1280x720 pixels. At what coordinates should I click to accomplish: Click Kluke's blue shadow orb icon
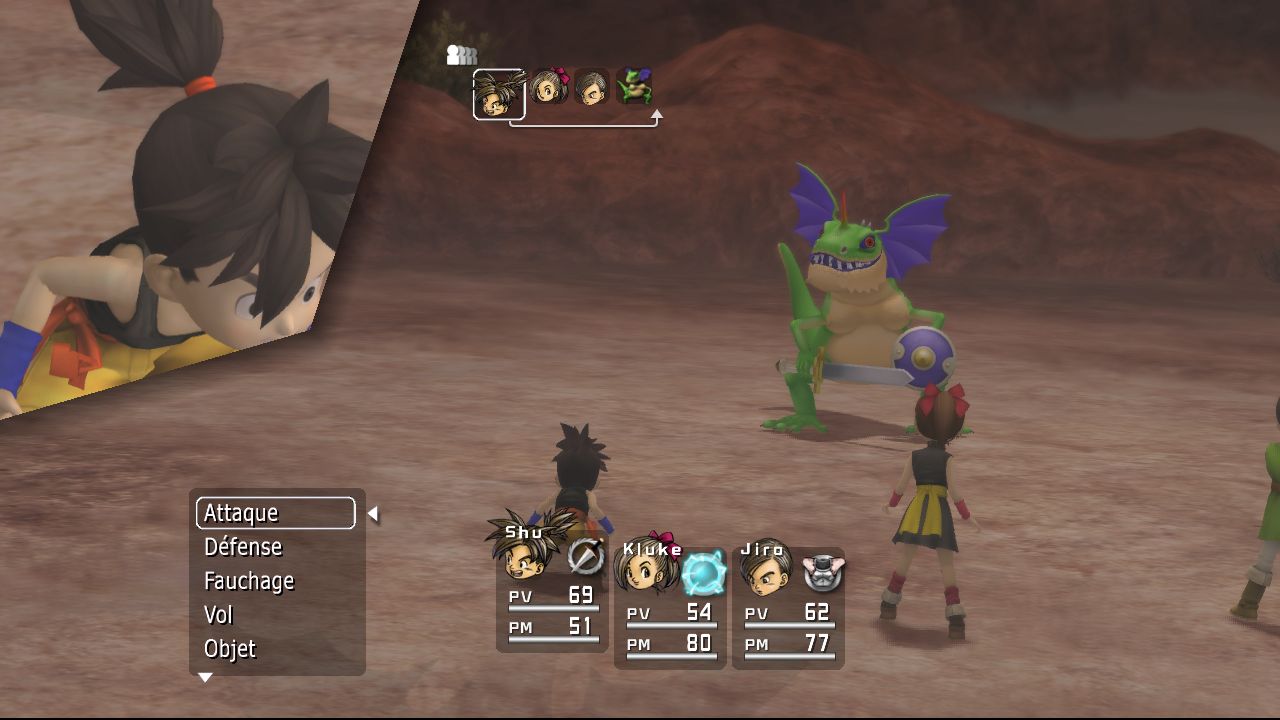tap(704, 573)
